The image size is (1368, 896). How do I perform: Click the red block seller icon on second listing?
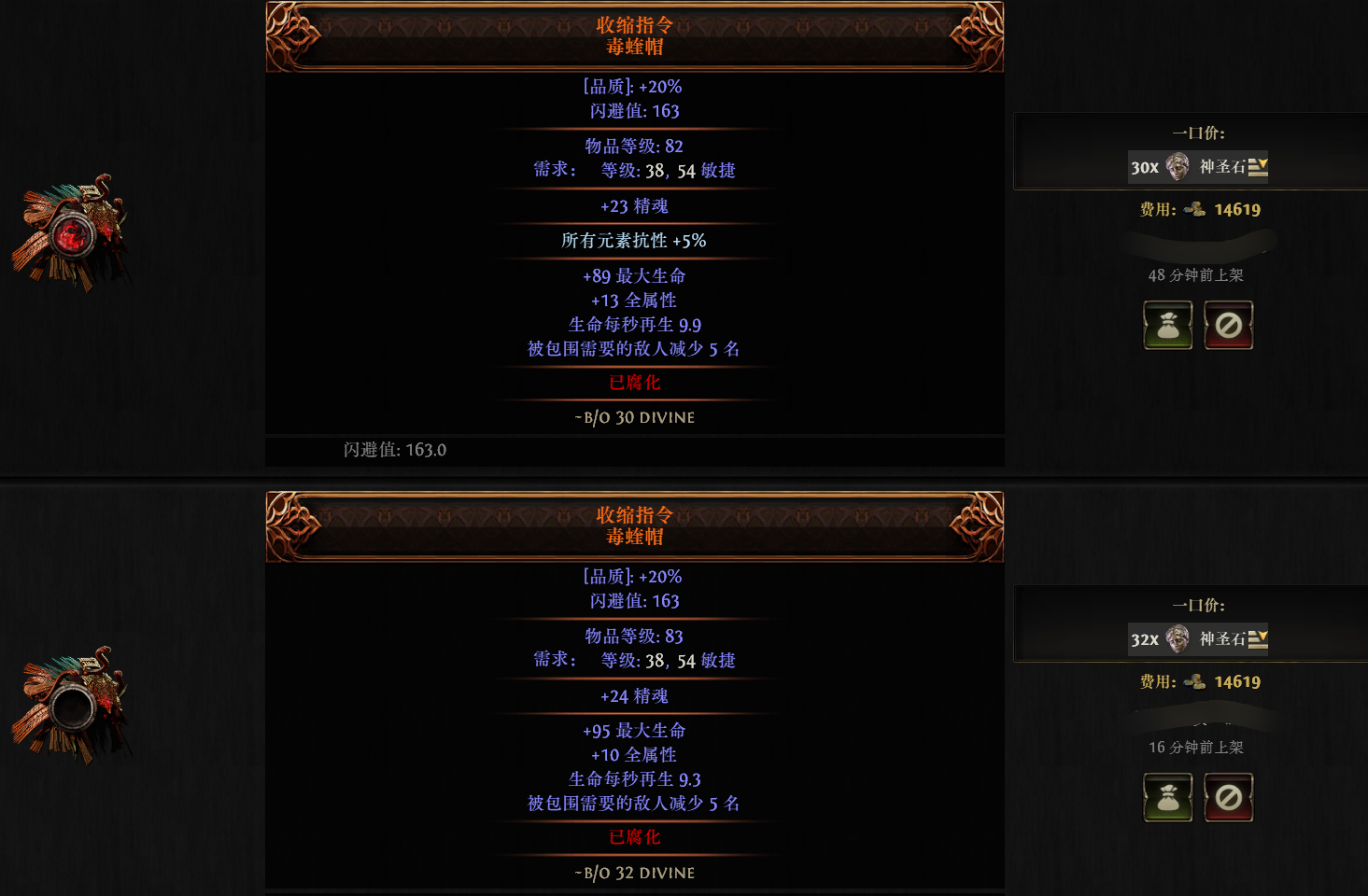coord(1228,797)
